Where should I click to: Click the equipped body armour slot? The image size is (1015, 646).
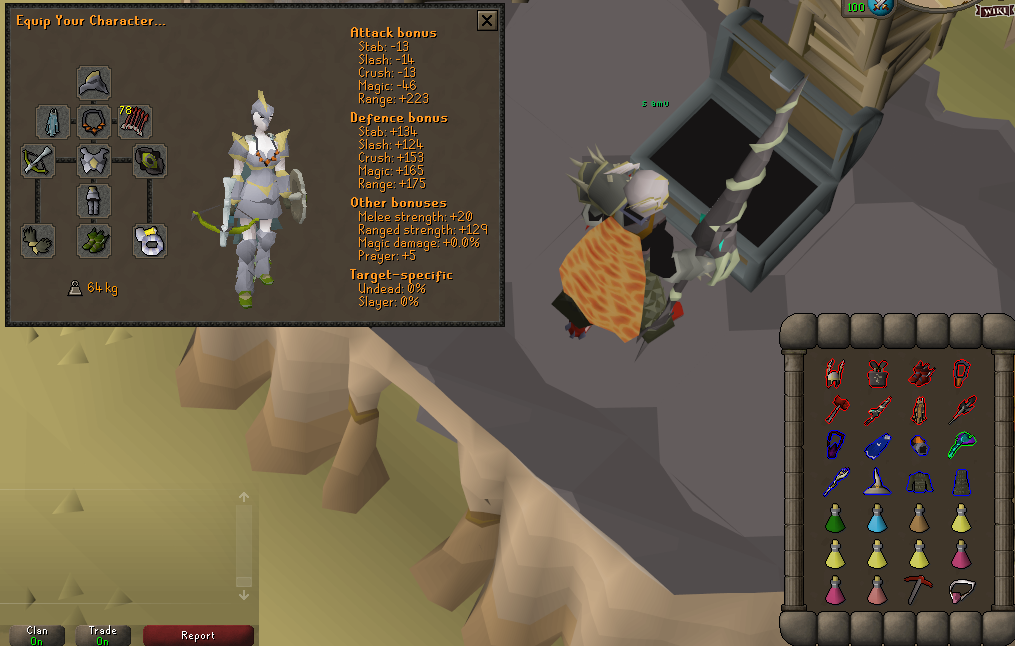[x=94, y=161]
